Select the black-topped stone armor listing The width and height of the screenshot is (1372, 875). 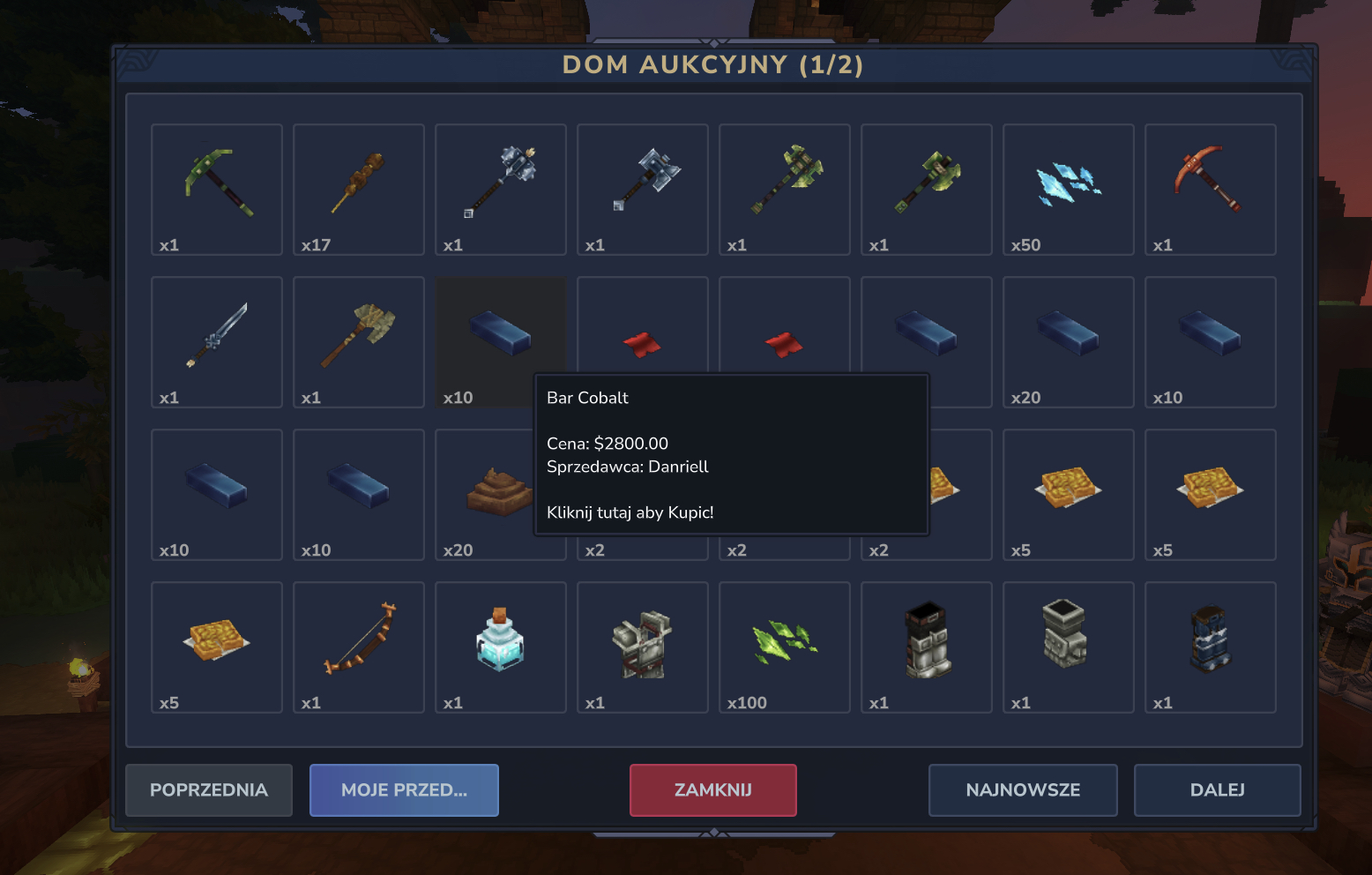926,647
